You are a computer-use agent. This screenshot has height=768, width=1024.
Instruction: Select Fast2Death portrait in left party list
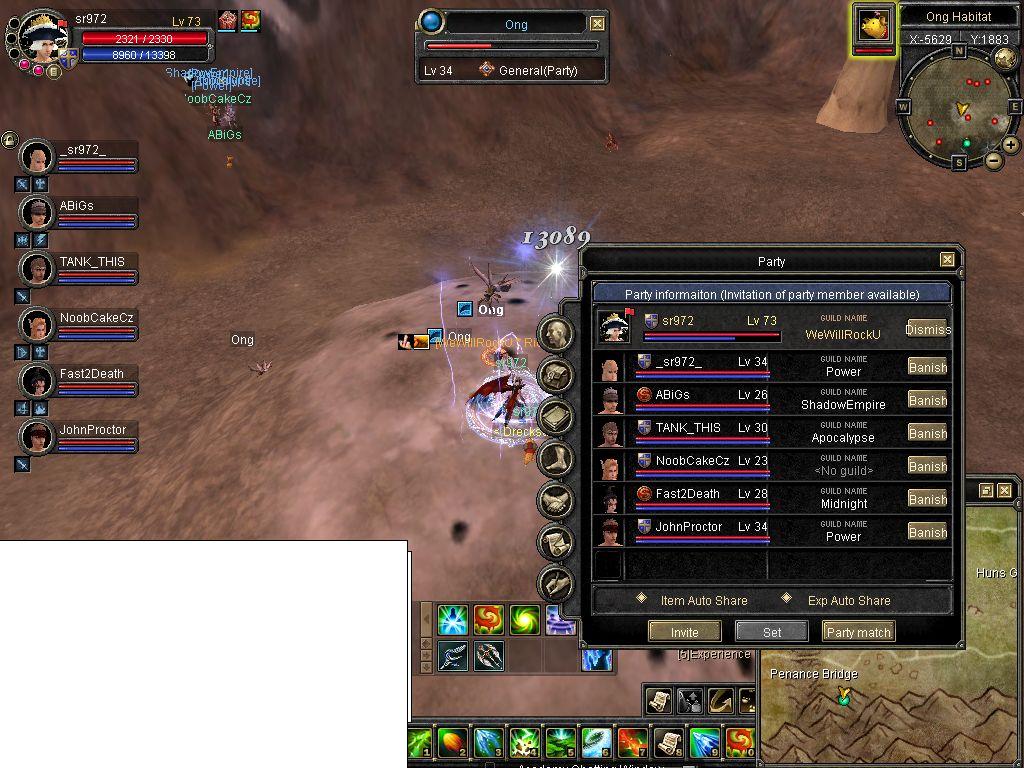point(37,381)
